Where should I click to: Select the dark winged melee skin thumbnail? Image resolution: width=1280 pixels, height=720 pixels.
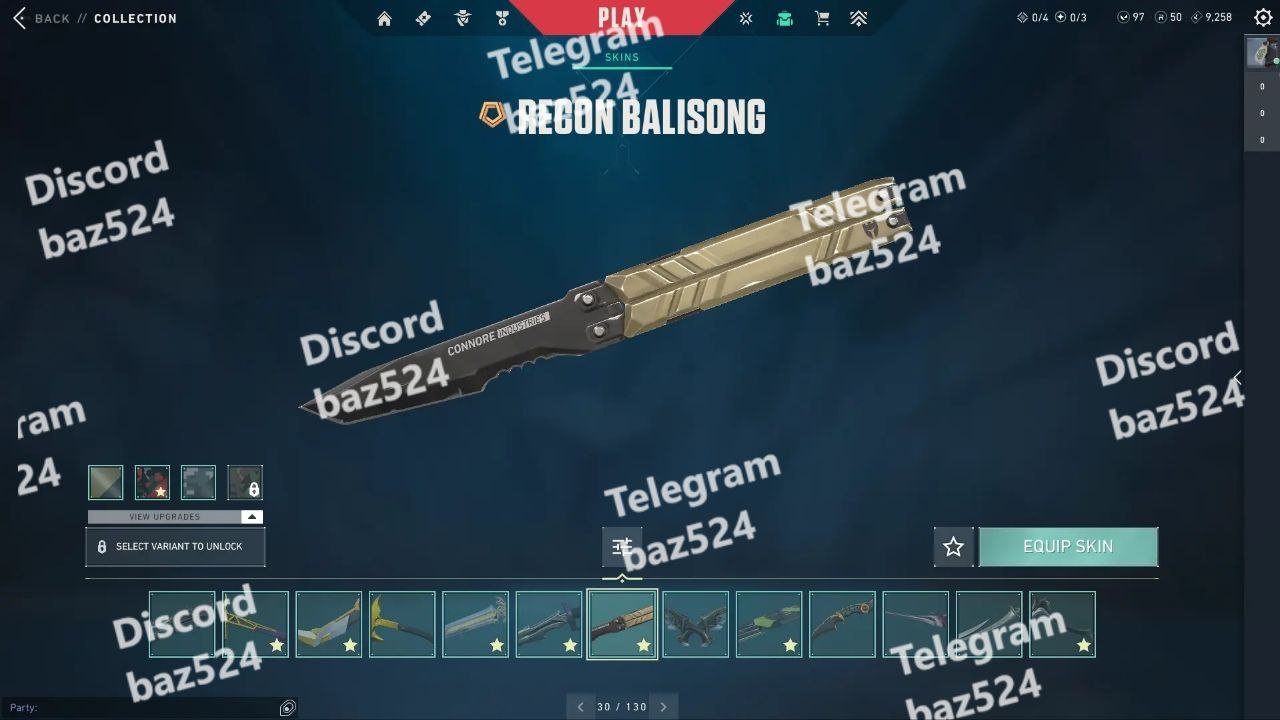point(696,624)
